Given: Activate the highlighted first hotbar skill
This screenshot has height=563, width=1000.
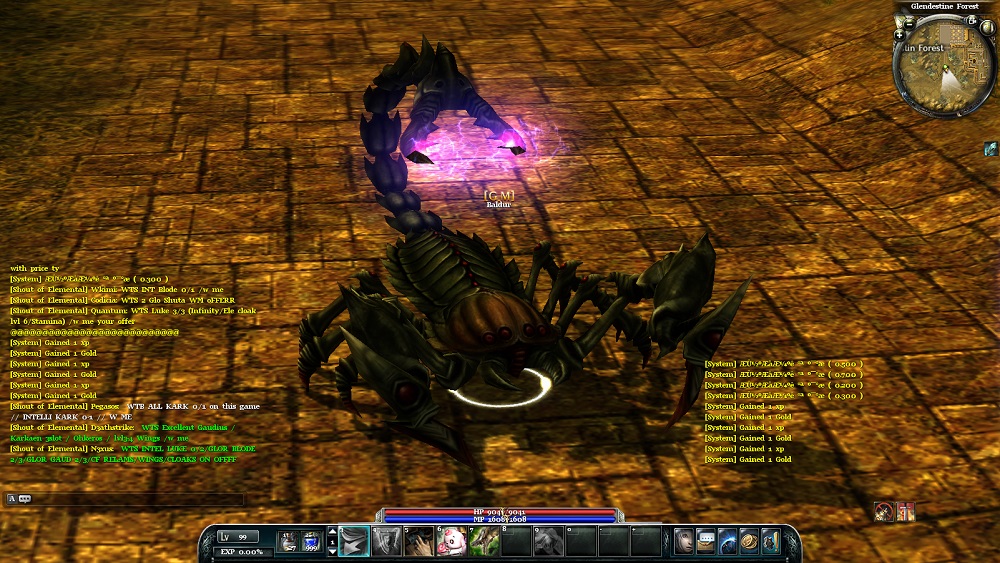Looking at the screenshot, I should pyautogui.click(x=354, y=542).
